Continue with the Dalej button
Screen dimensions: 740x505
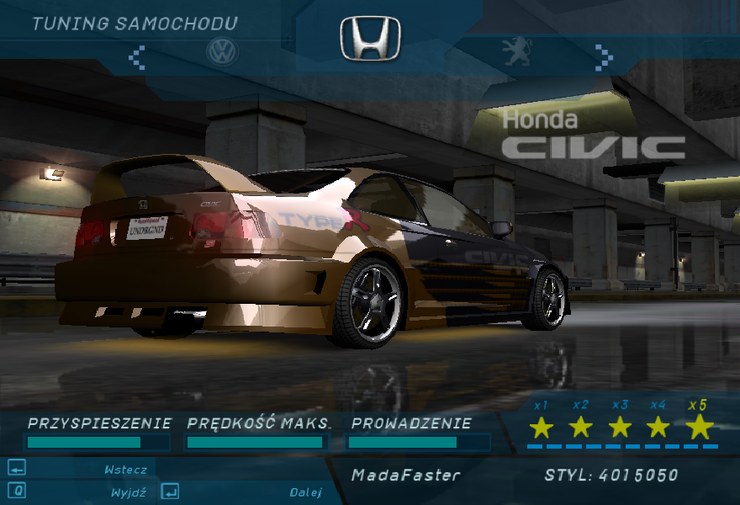(x=305, y=492)
